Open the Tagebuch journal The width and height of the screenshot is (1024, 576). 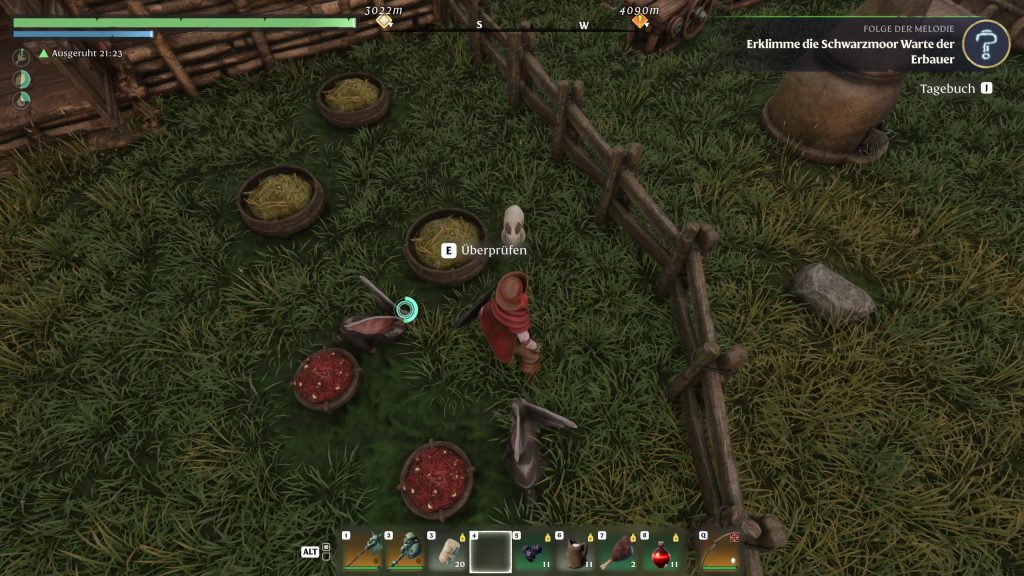[x=955, y=89]
